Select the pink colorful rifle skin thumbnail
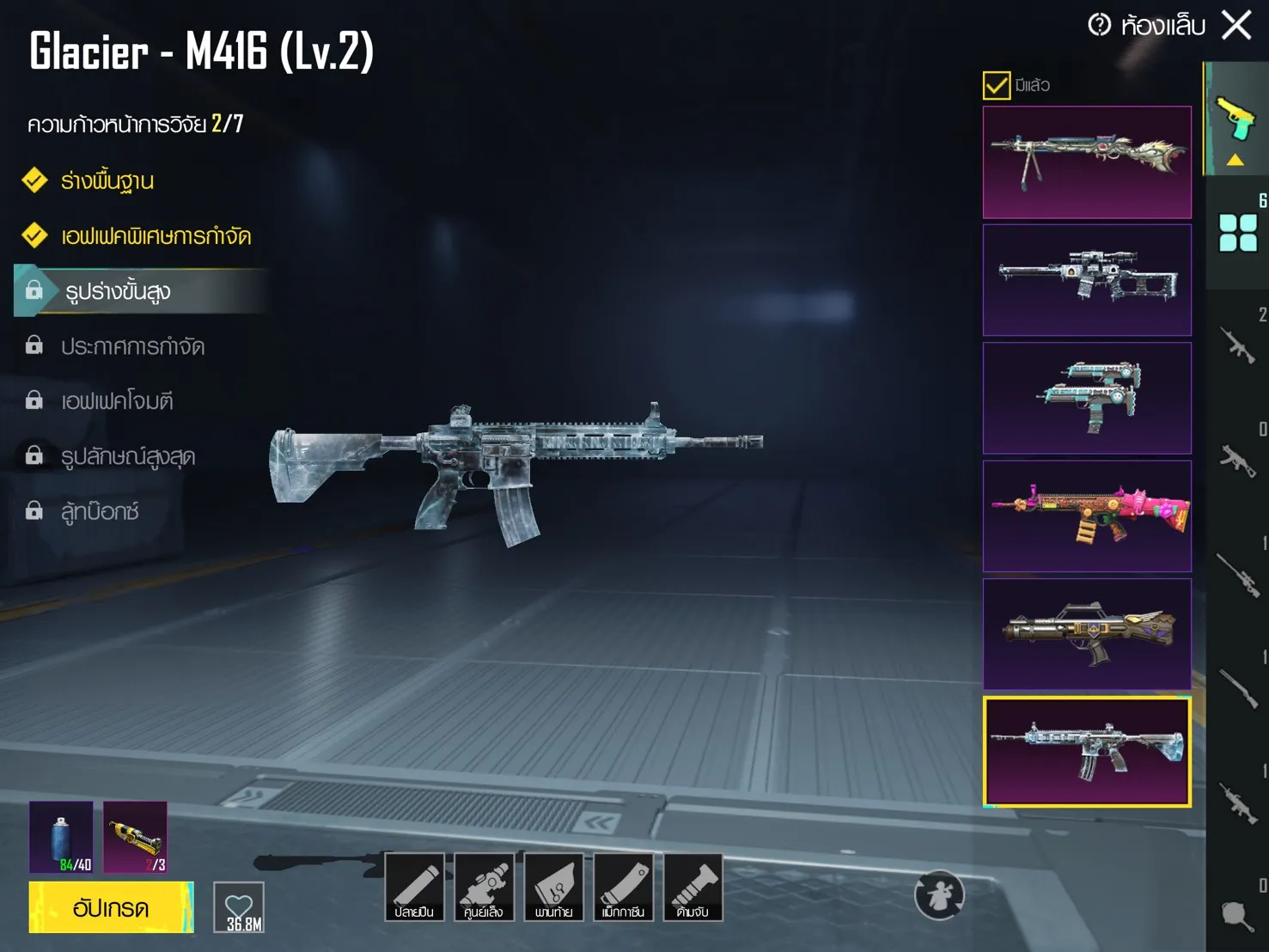Viewport: 1269px width, 952px height. (1087, 516)
